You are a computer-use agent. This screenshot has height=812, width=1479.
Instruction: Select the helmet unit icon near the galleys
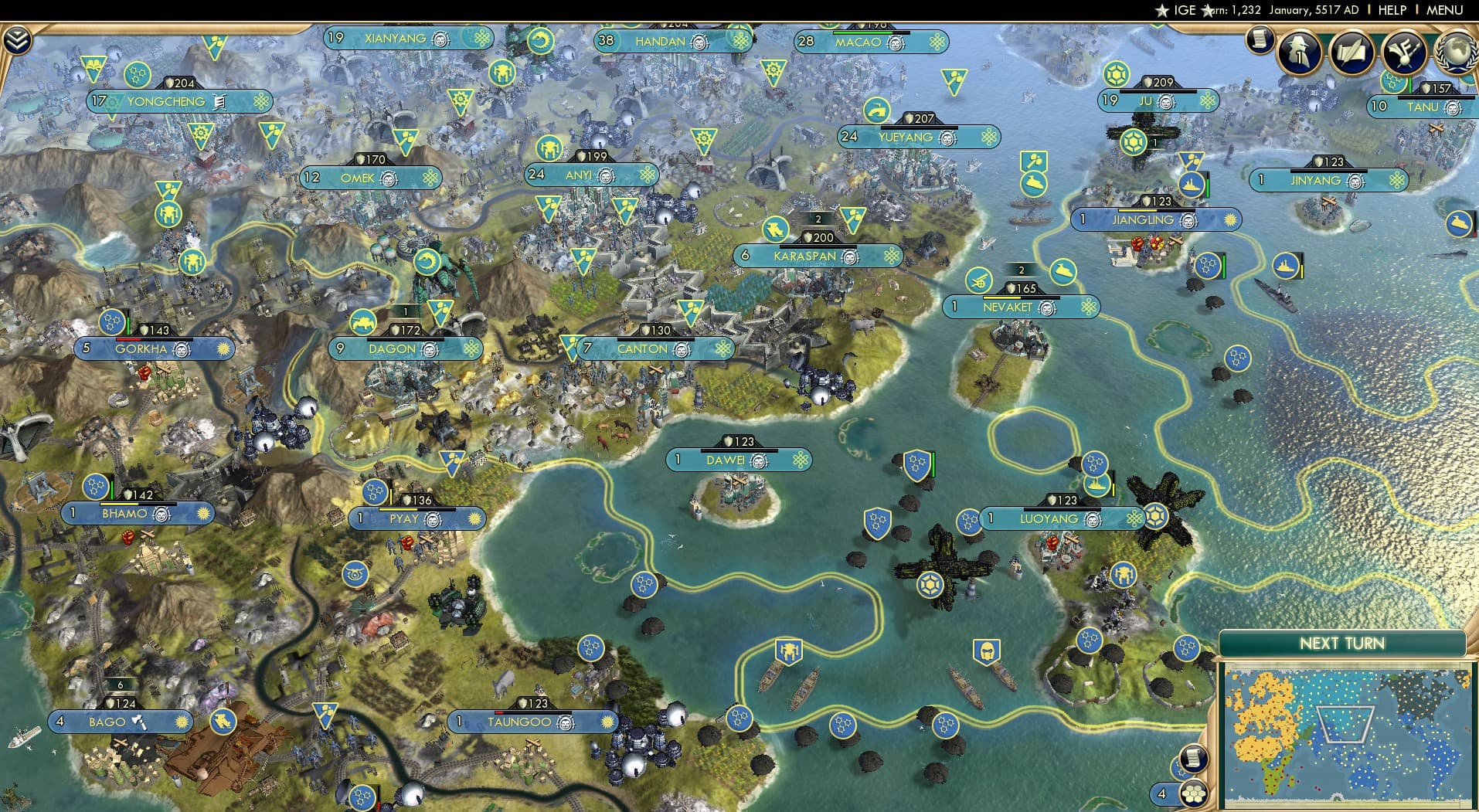coord(987,651)
